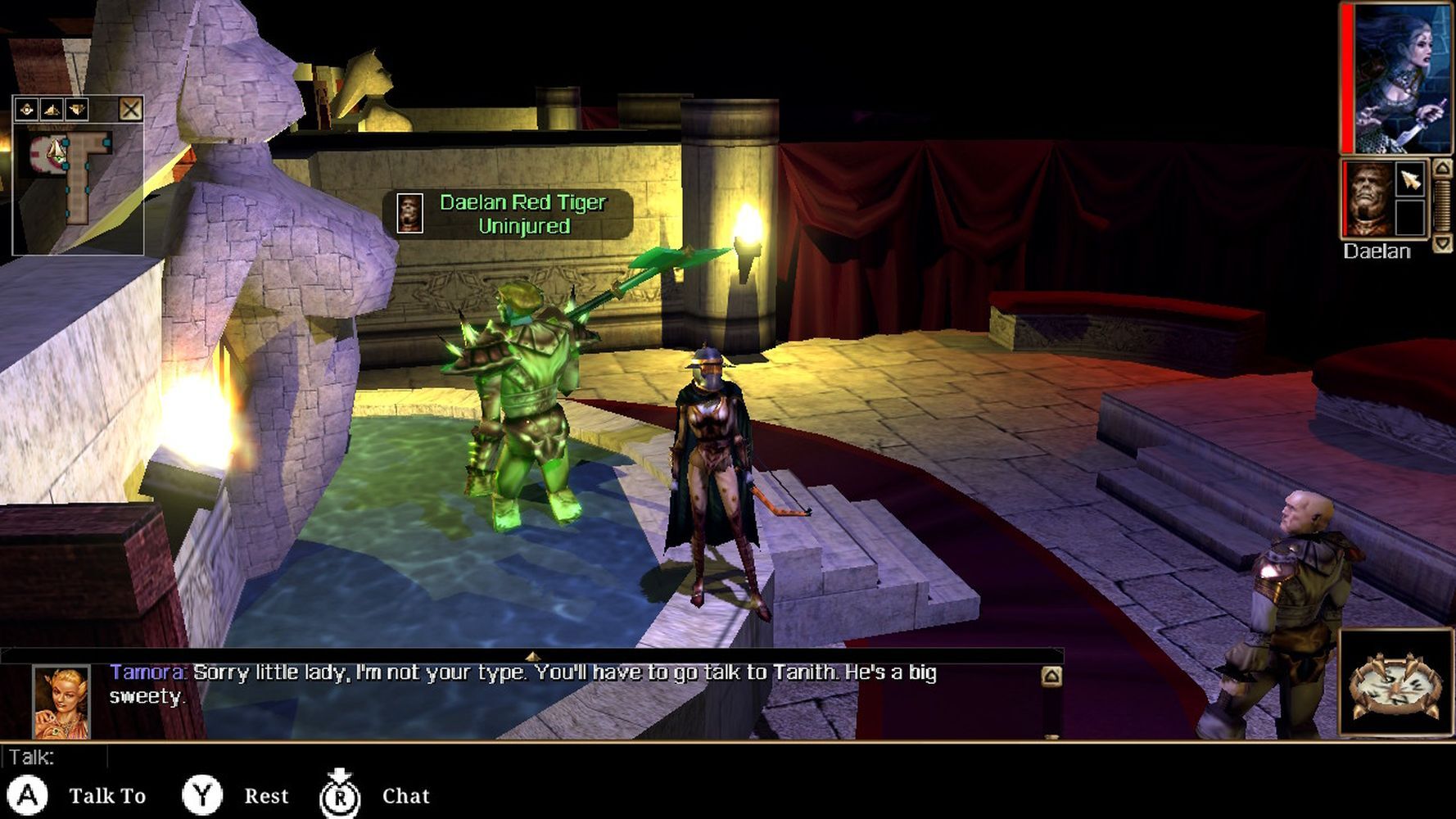Click the Daelan Red Tiger name tooltip
Screen dimensions: 1456x819
point(508,214)
